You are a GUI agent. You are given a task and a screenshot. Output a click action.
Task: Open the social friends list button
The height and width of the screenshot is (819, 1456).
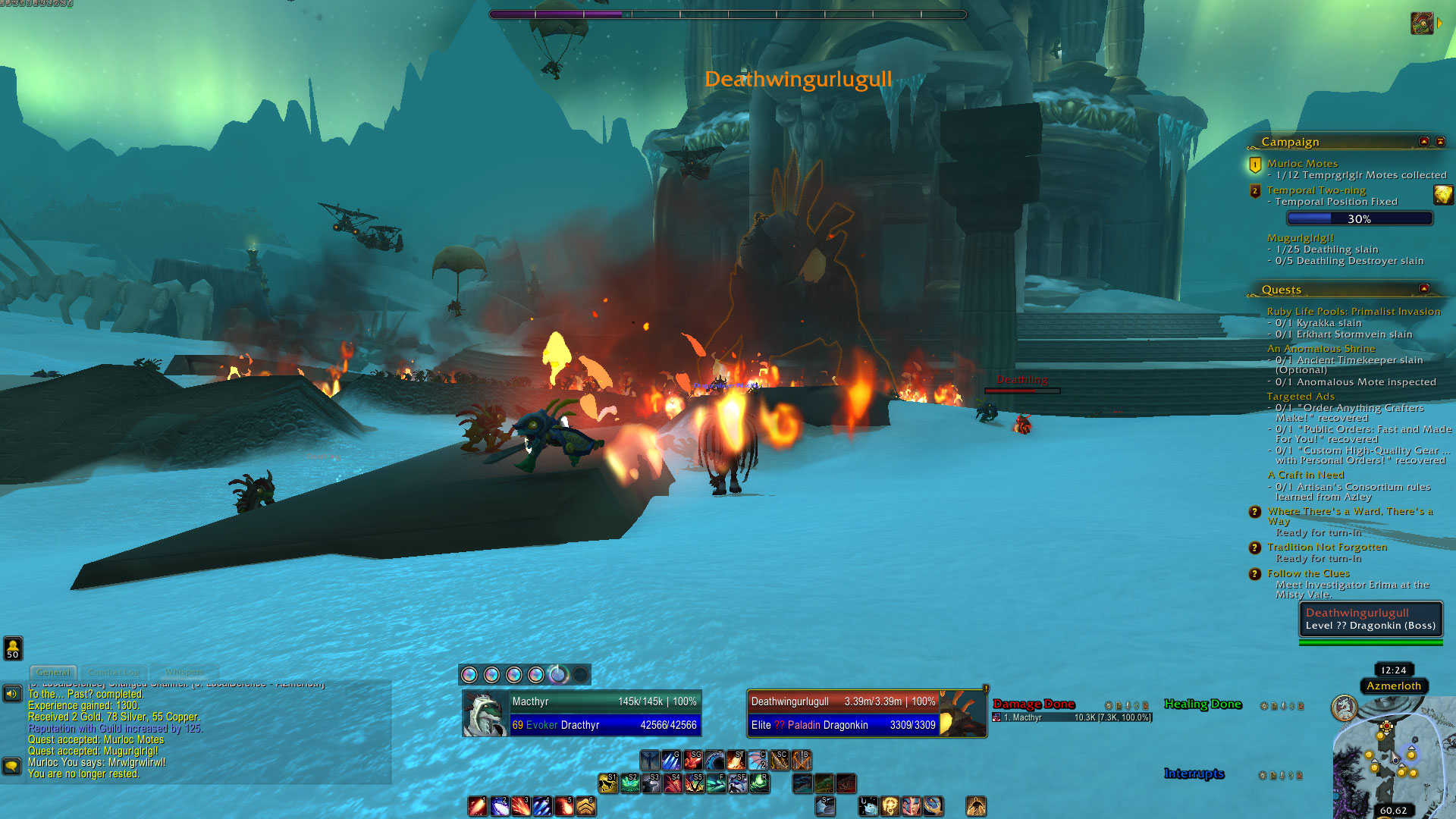point(13,648)
